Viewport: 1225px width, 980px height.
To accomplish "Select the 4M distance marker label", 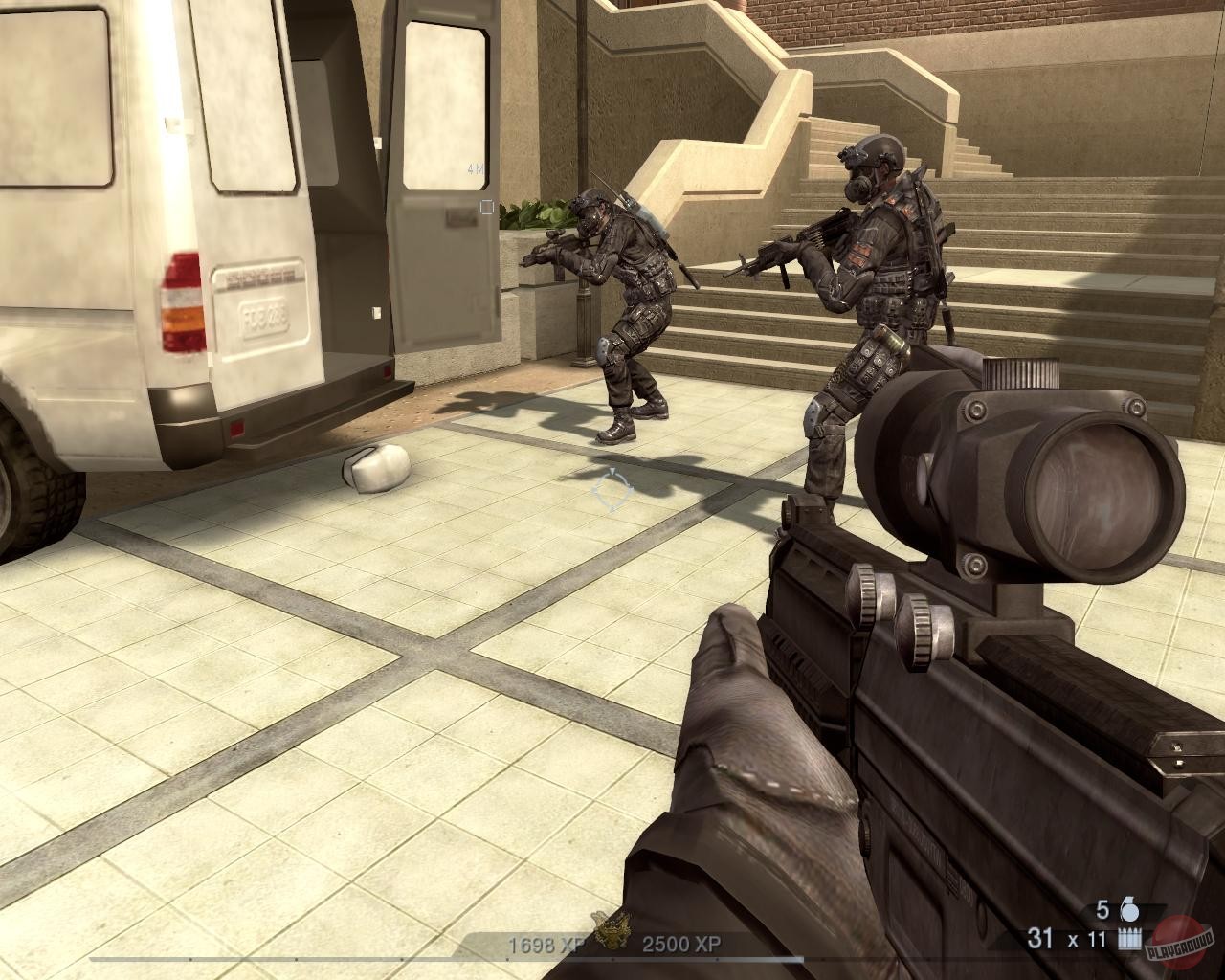I will [475, 167].
